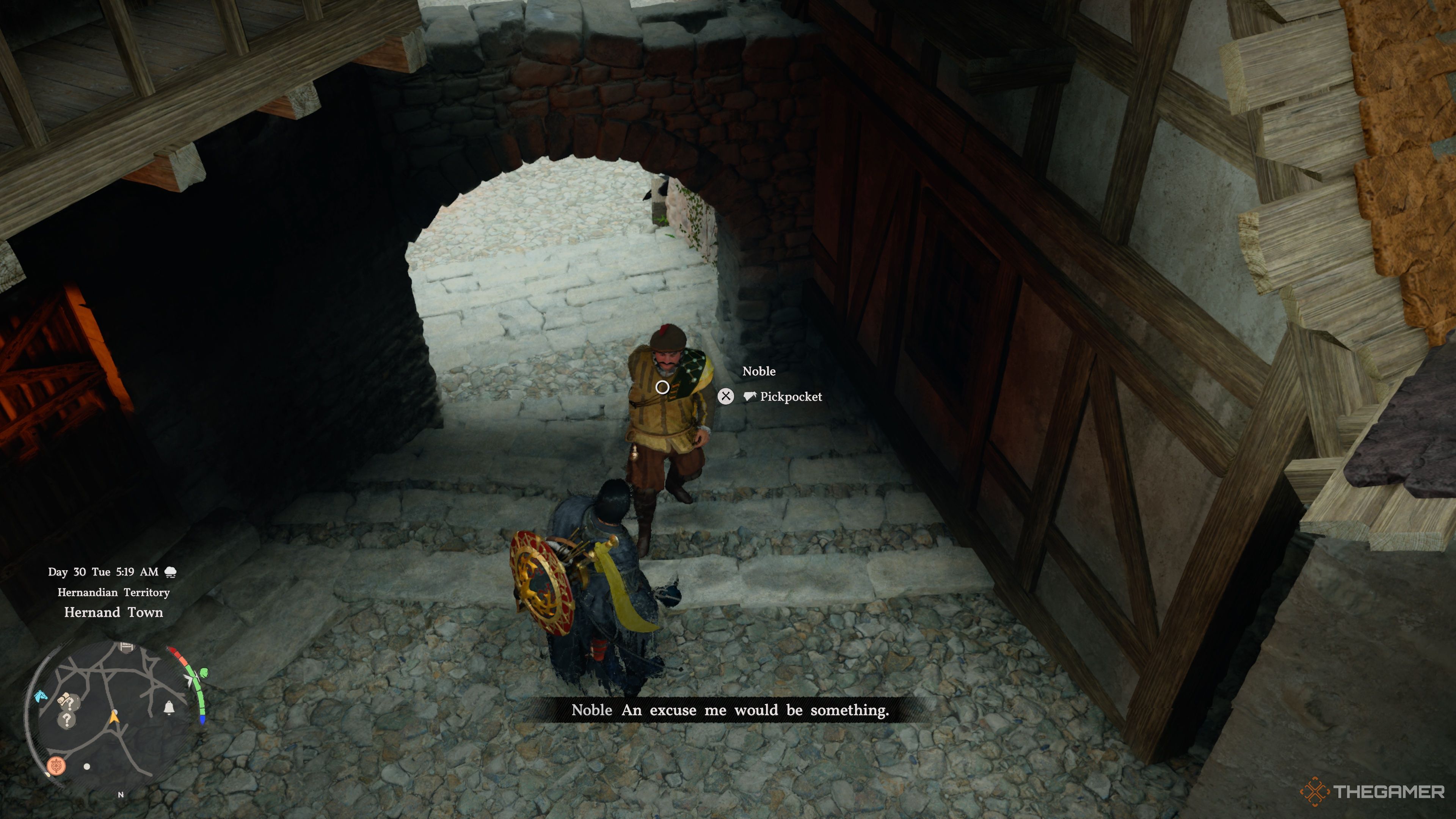Click the lower question mark marker on minimap
Viewport: 1456px width, 819px height.
[x=67, y=720]
